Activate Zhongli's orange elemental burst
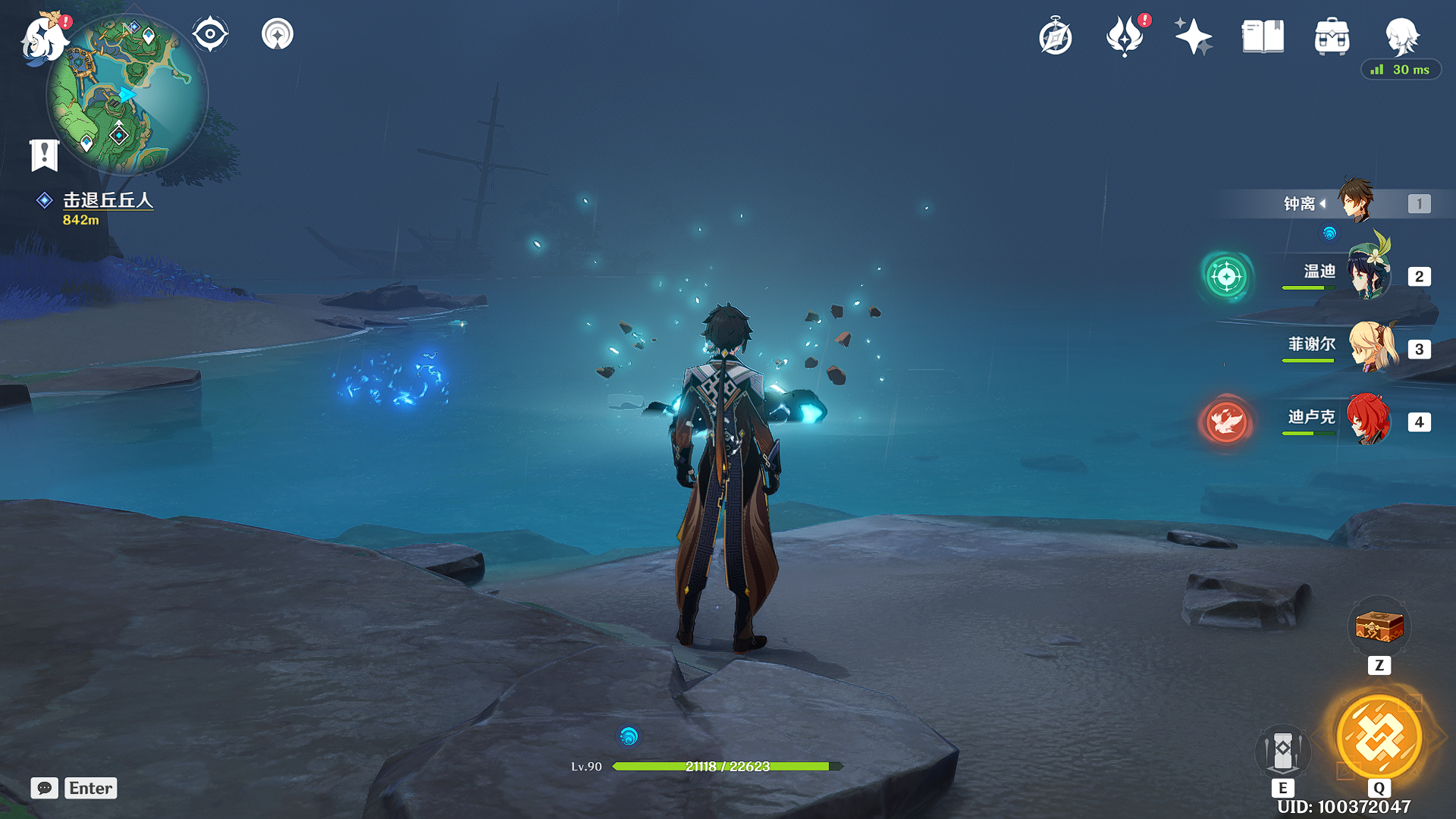This screenshot has height=819, width=1456. tap(1379, 736)
